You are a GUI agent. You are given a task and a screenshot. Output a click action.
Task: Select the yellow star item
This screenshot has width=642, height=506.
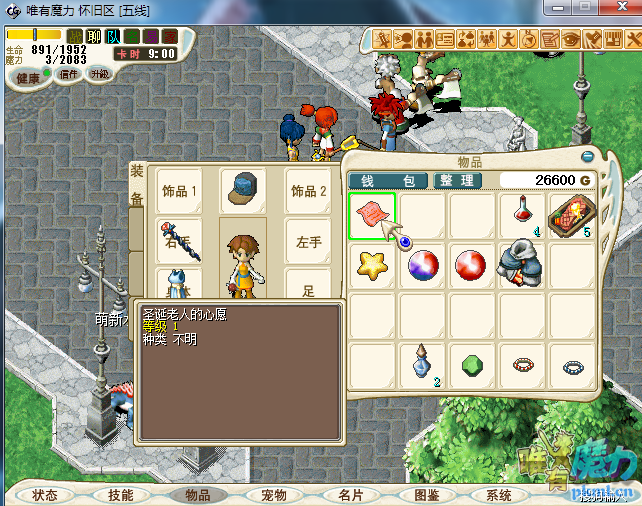click(x=372, y=265)
